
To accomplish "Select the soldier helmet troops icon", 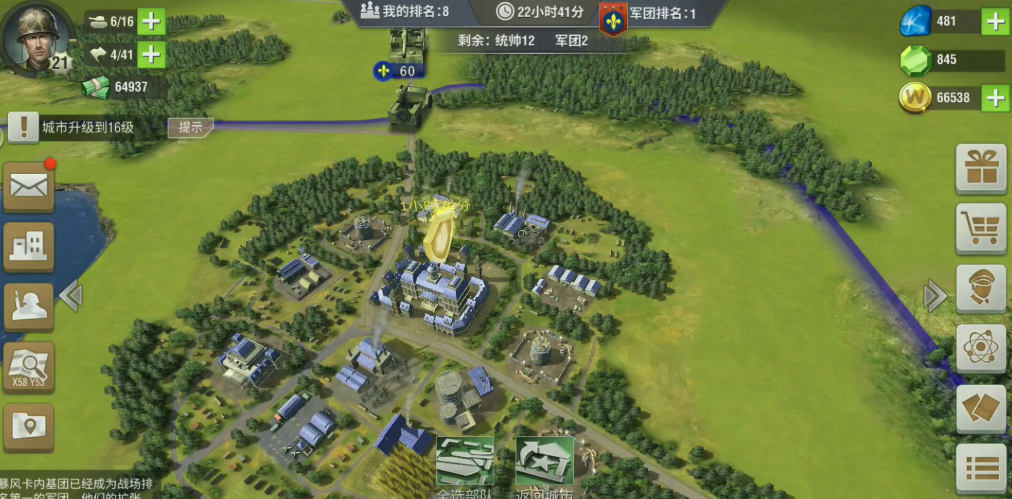I will click(x=28, y=305).
